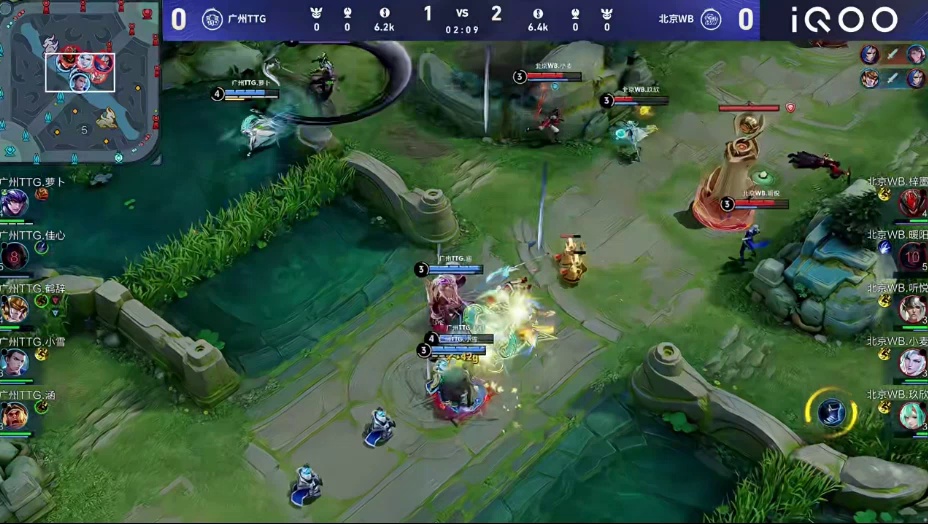Click the iQOO sponsor logo
The width and height of the screenshot is (928, 524).
844,20
